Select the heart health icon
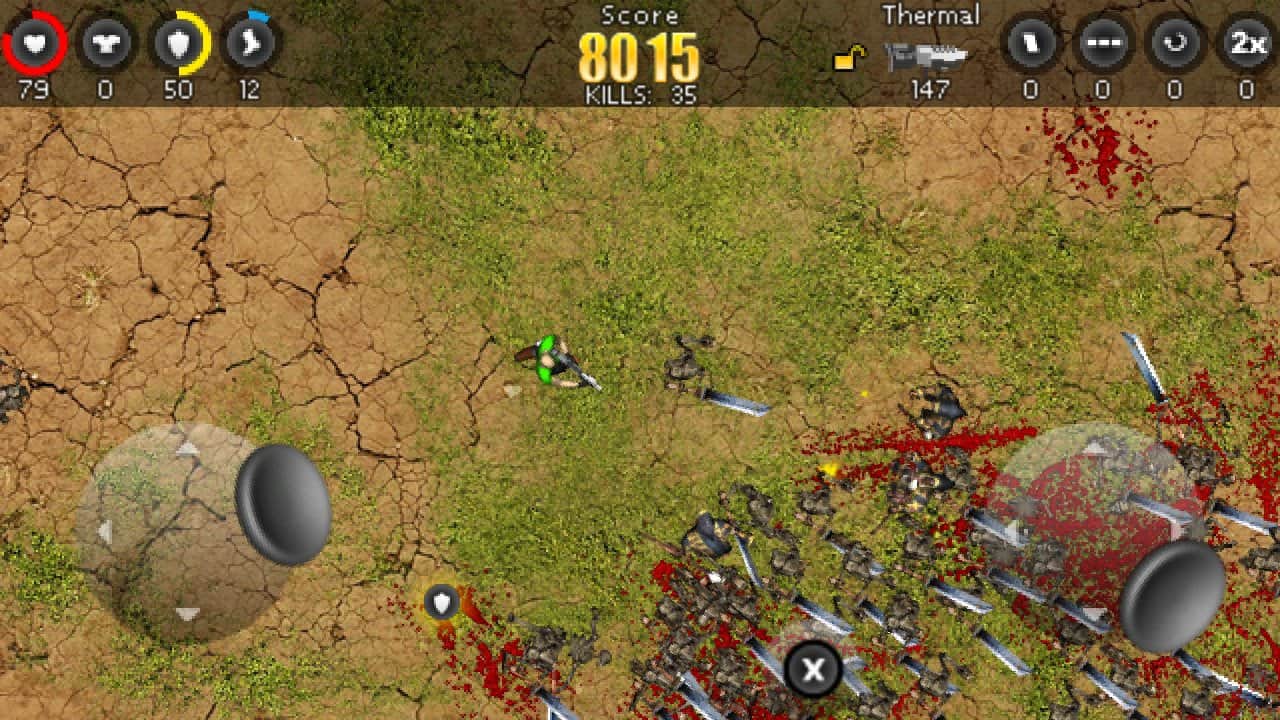This screenshot has height=720, width=1280. 35,42
